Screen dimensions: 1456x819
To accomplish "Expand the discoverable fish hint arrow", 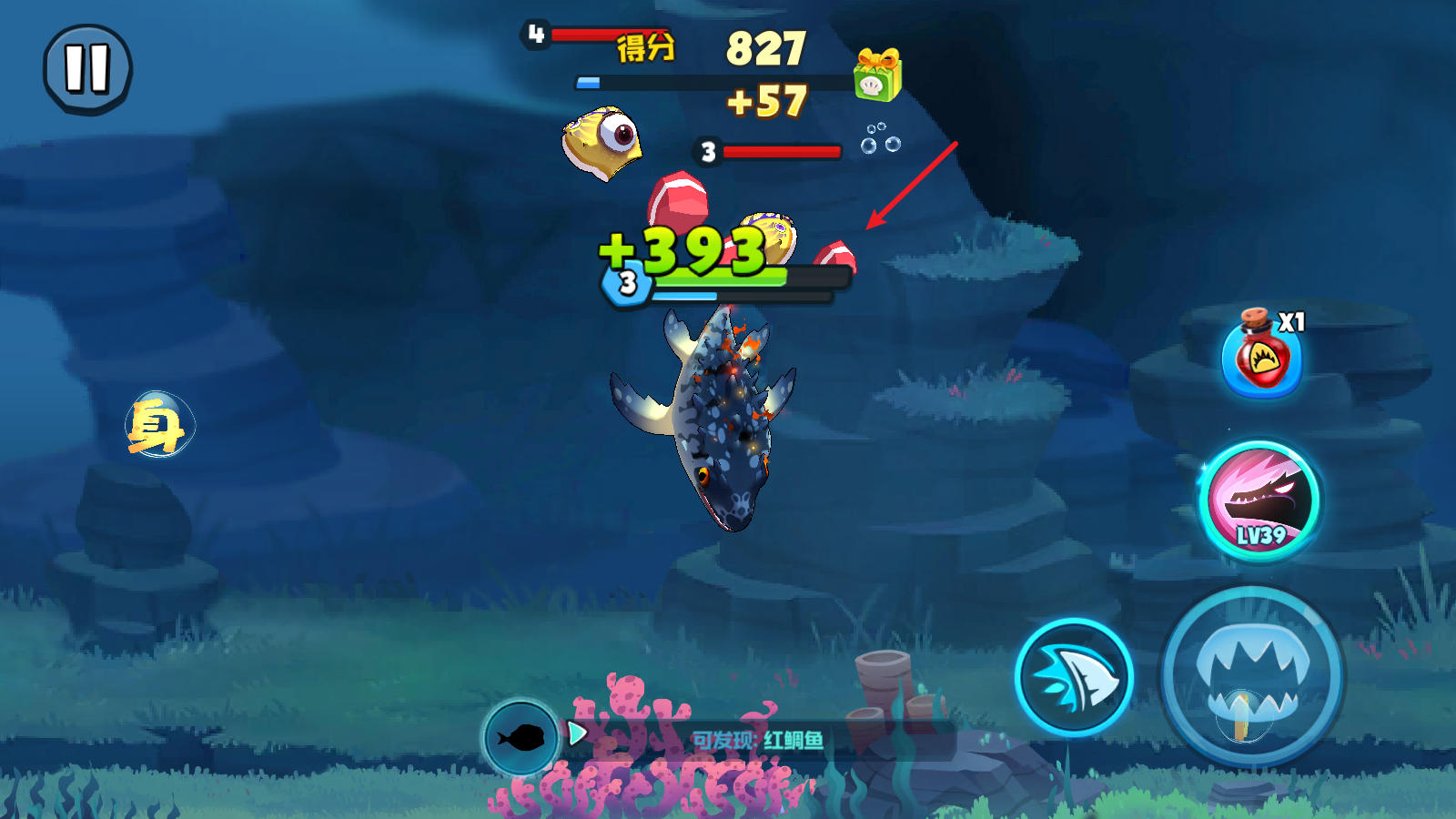I will pos(577,733).
